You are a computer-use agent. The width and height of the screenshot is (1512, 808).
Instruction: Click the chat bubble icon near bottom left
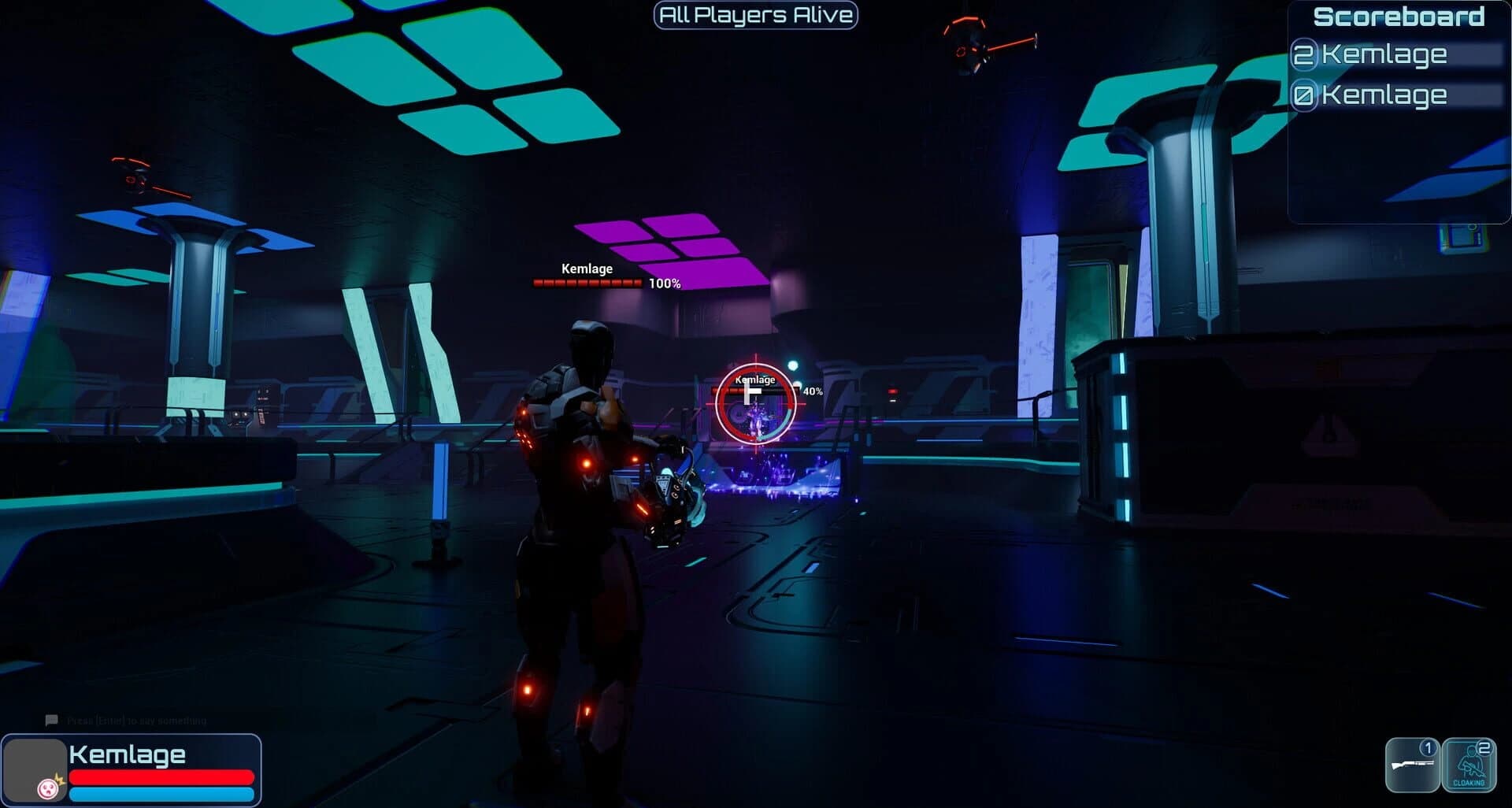pos(52,719)
